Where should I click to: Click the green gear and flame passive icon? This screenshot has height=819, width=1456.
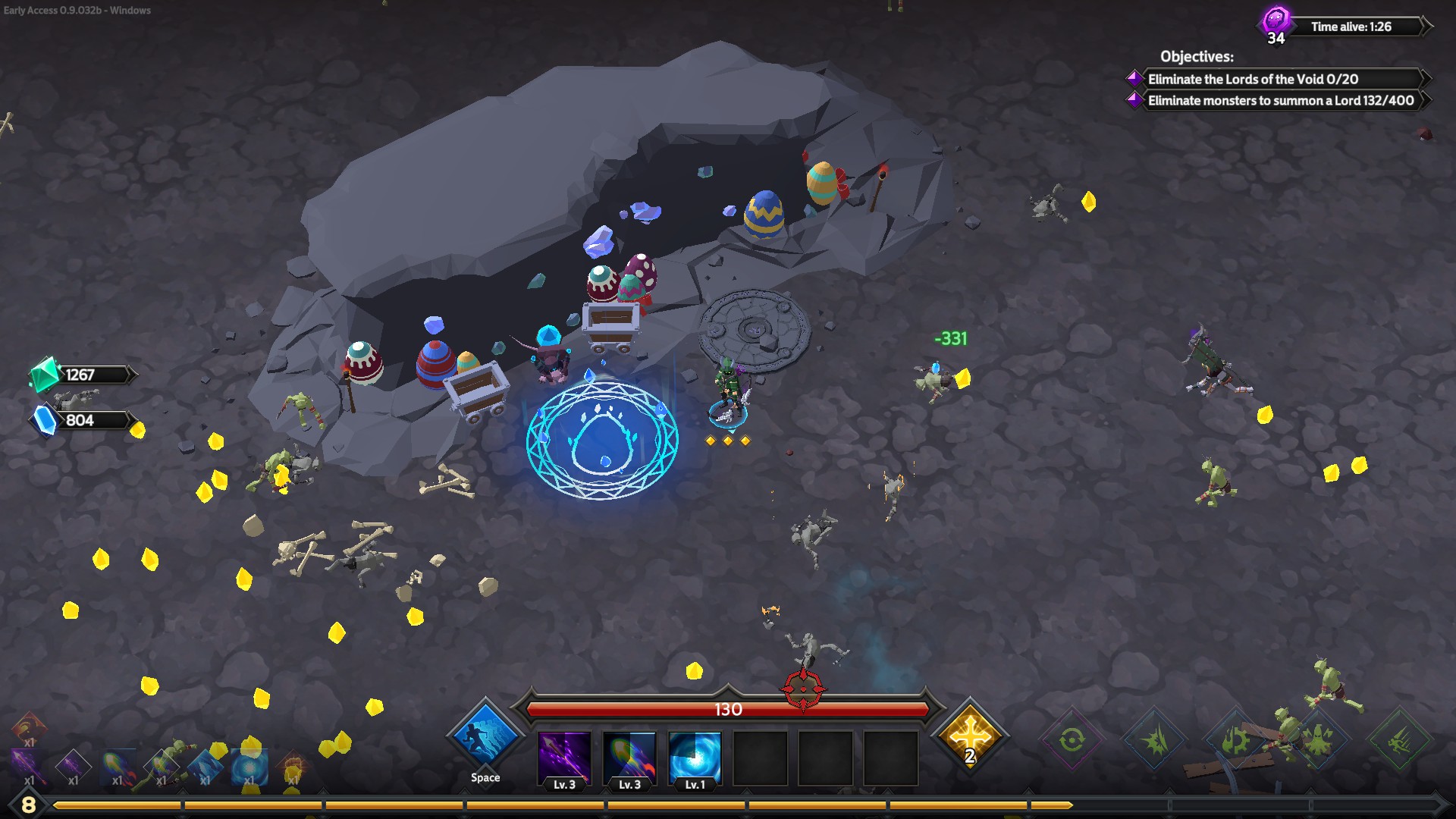coord(1236,739)
